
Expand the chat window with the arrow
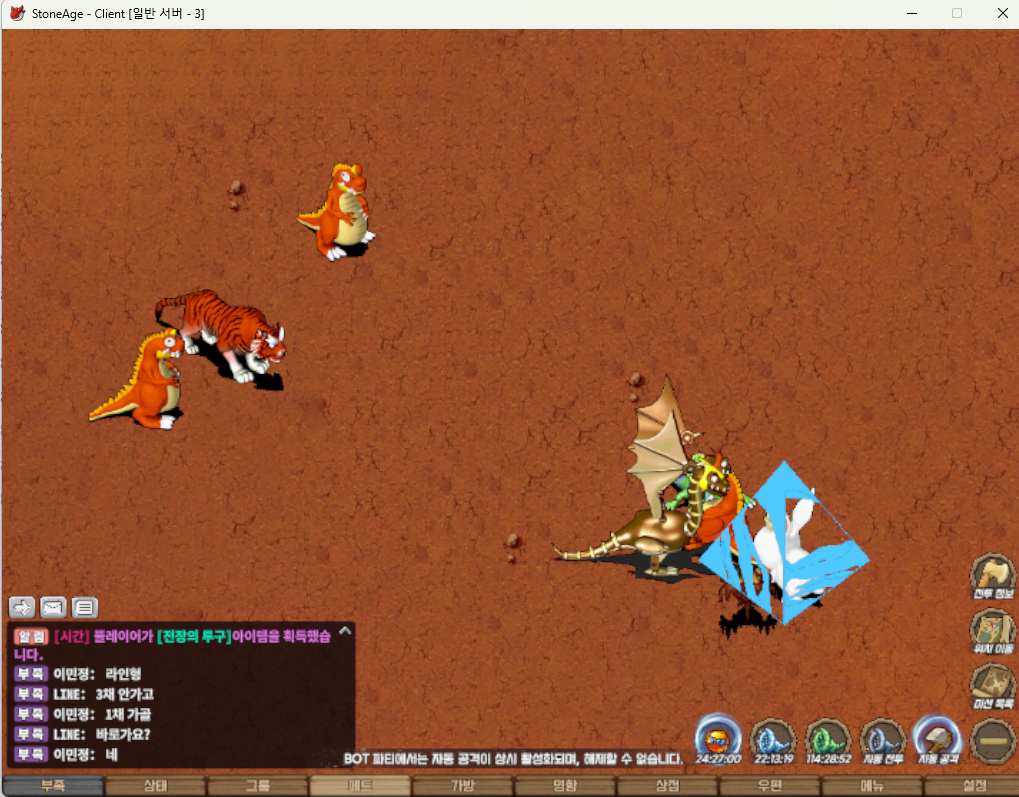coord(345,631)
